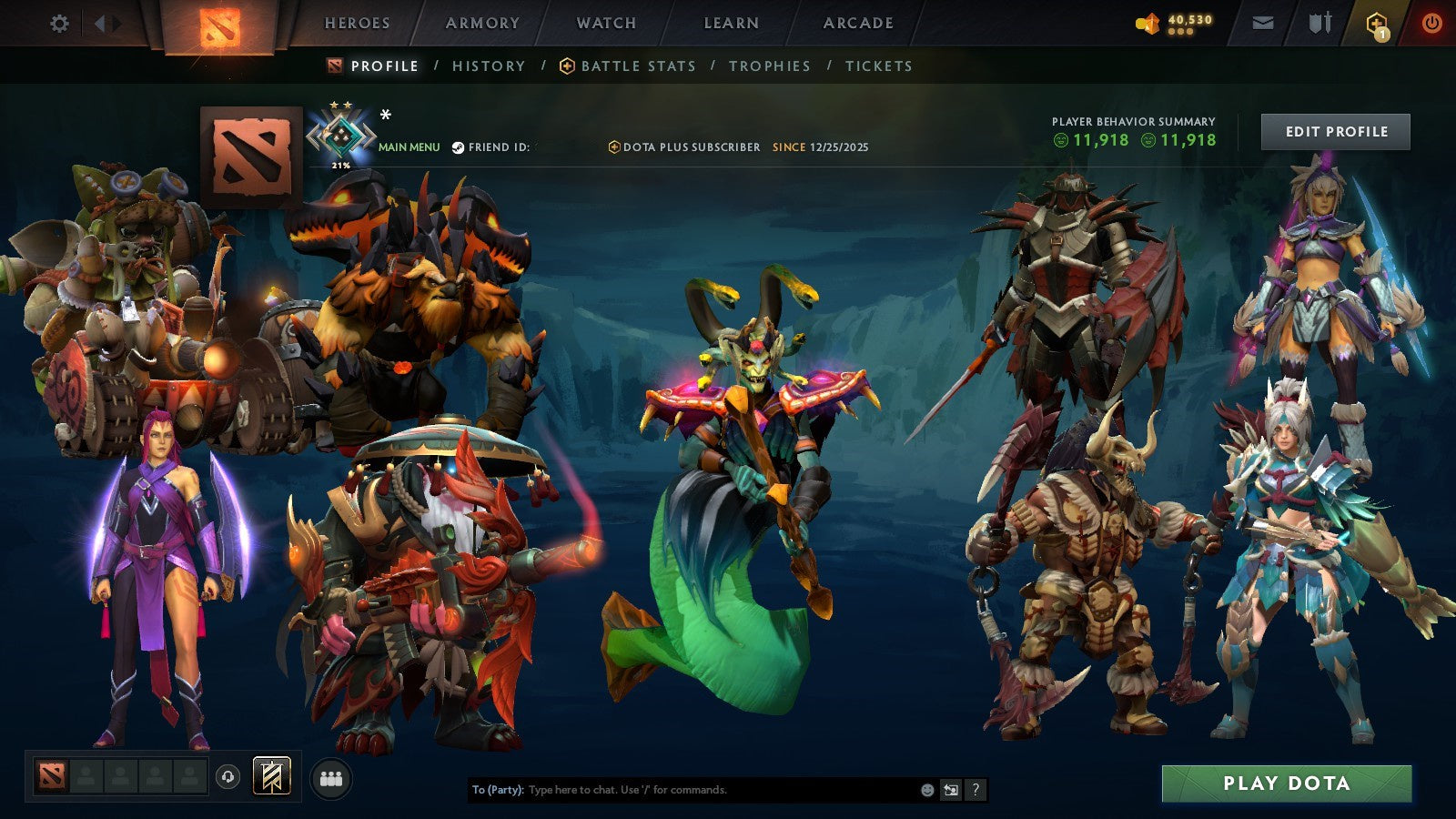Switch to the History tab
Viewport: 1456px width, 819px height.
pos(489,66)
